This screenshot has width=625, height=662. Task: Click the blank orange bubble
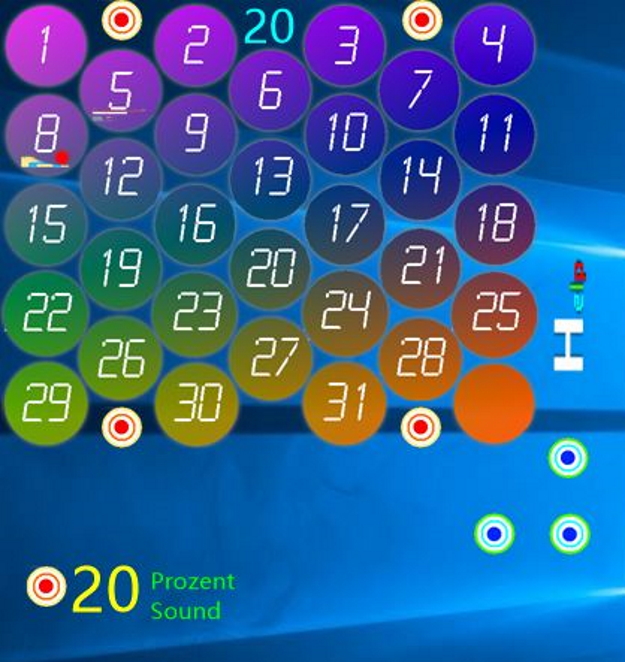click(493, 403)
